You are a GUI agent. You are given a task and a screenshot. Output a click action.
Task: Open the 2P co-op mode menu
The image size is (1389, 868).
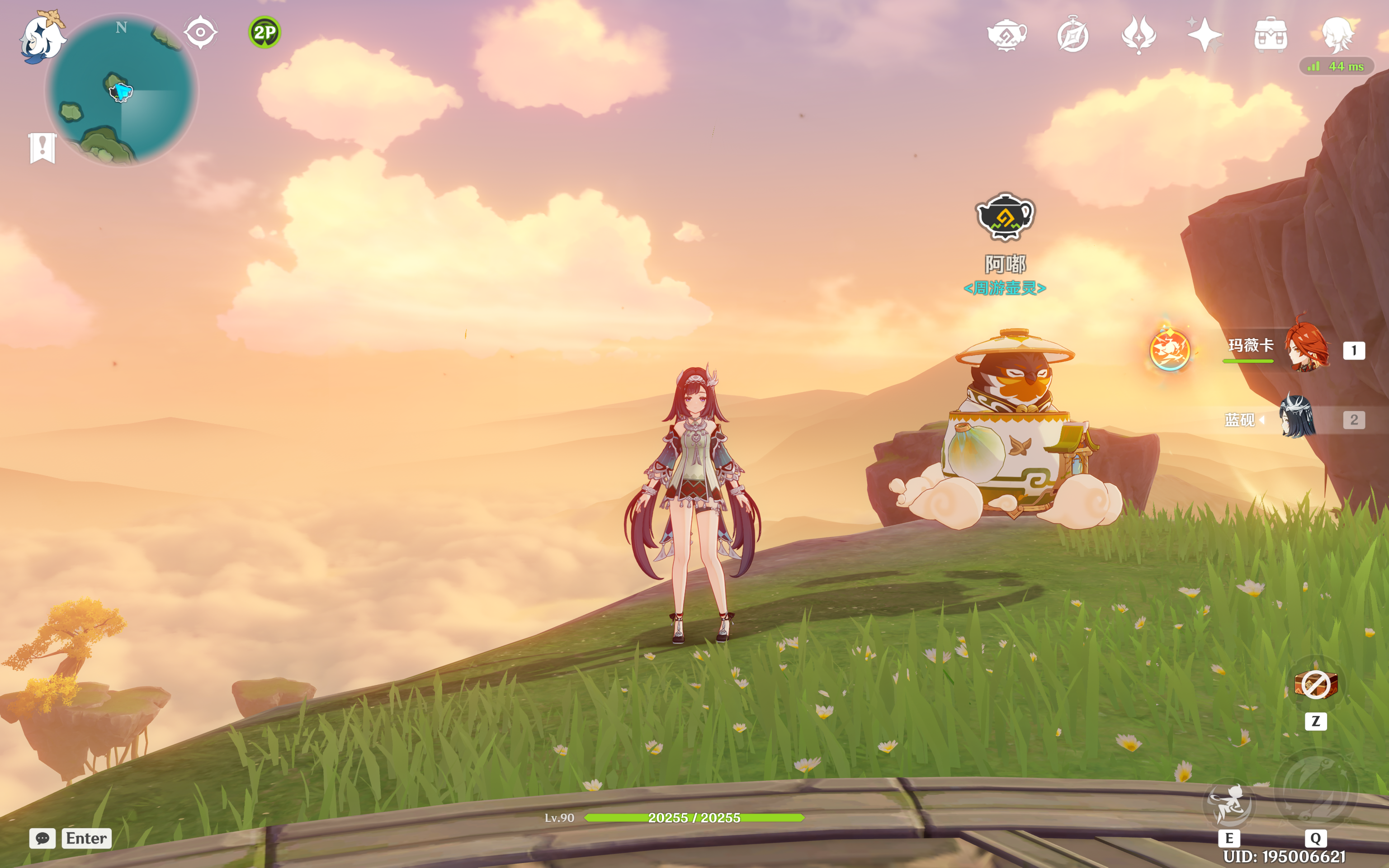(264, 32)
